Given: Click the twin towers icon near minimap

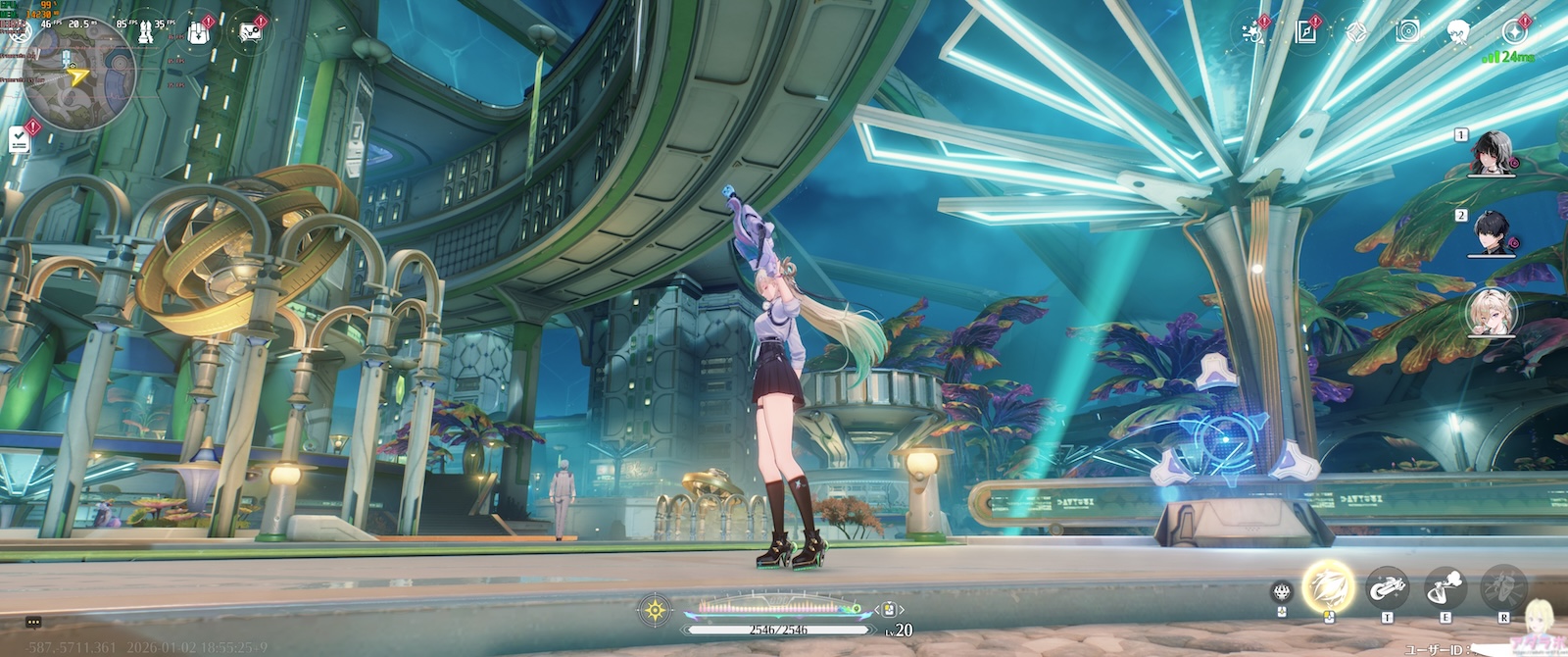Looking at the screenshot, I should (x=145, y=32).
